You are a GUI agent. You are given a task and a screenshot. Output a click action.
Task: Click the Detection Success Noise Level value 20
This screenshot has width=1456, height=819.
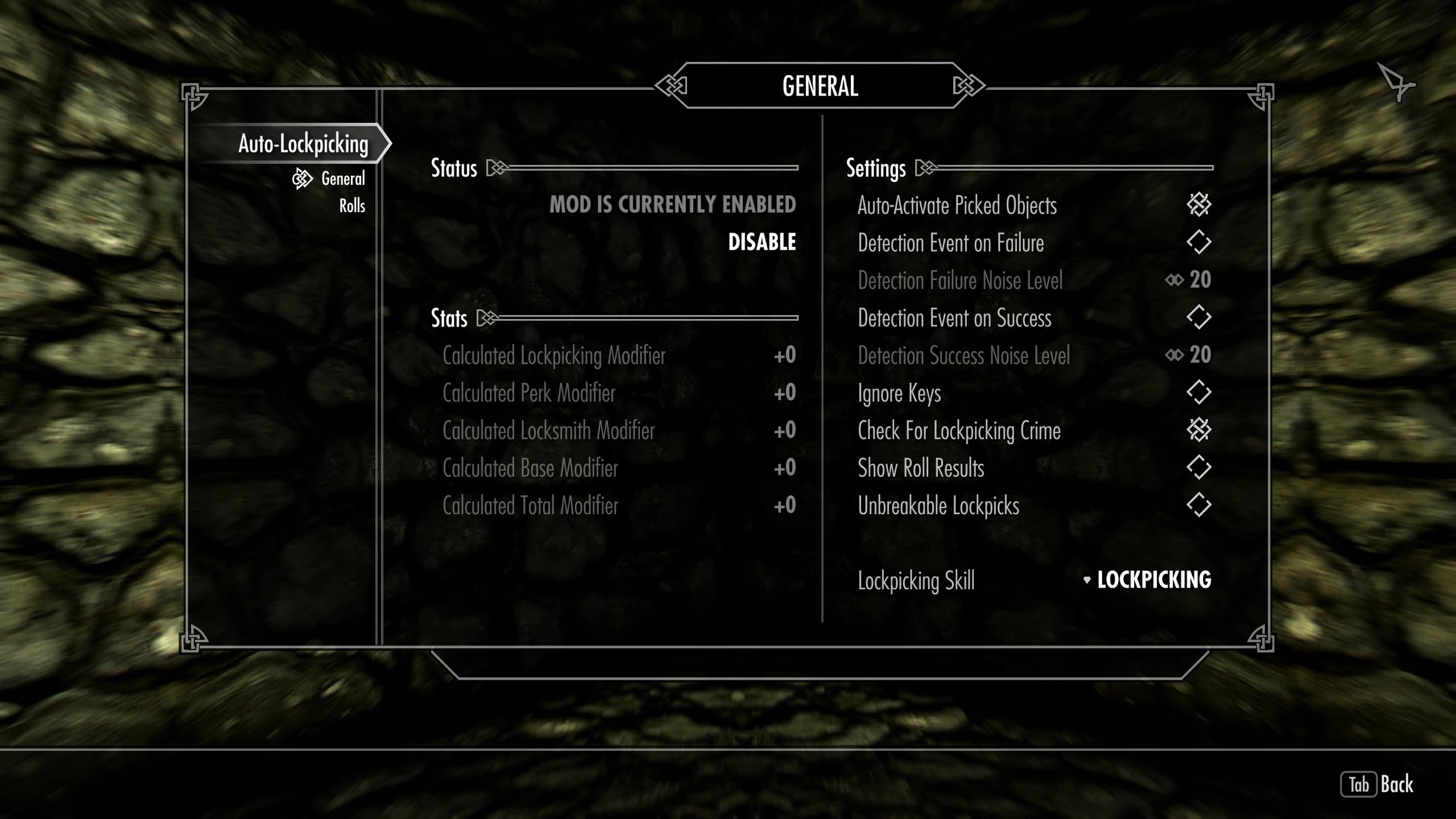click(x=1200, y=355)
